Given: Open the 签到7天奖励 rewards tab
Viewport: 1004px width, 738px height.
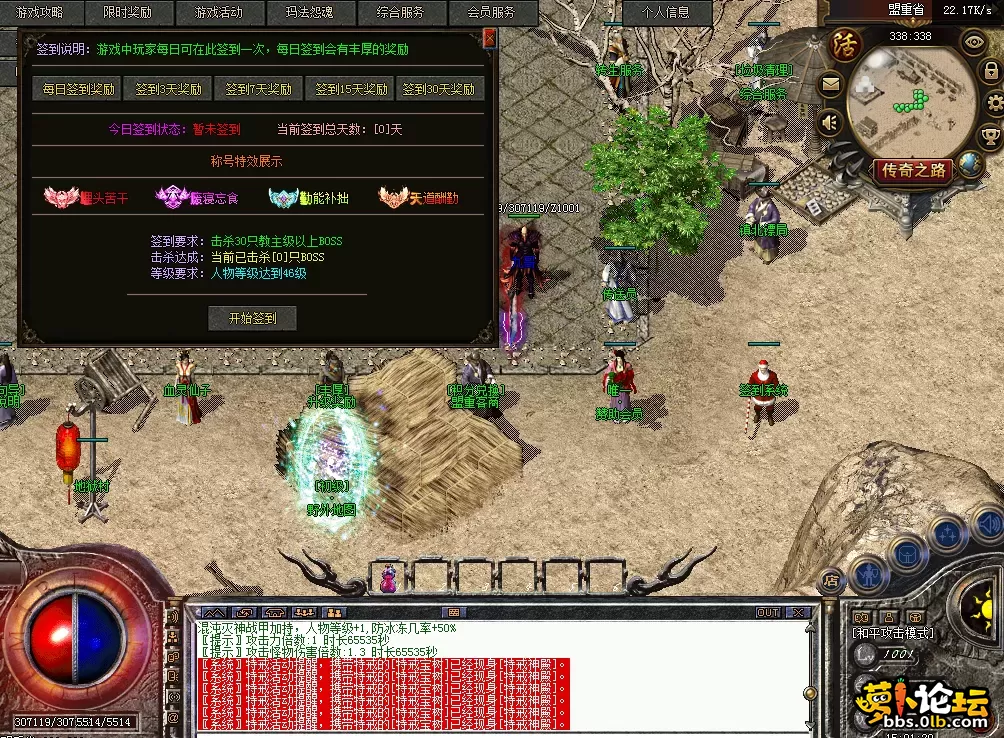Looking at the screenshot, I should (258, 89).
